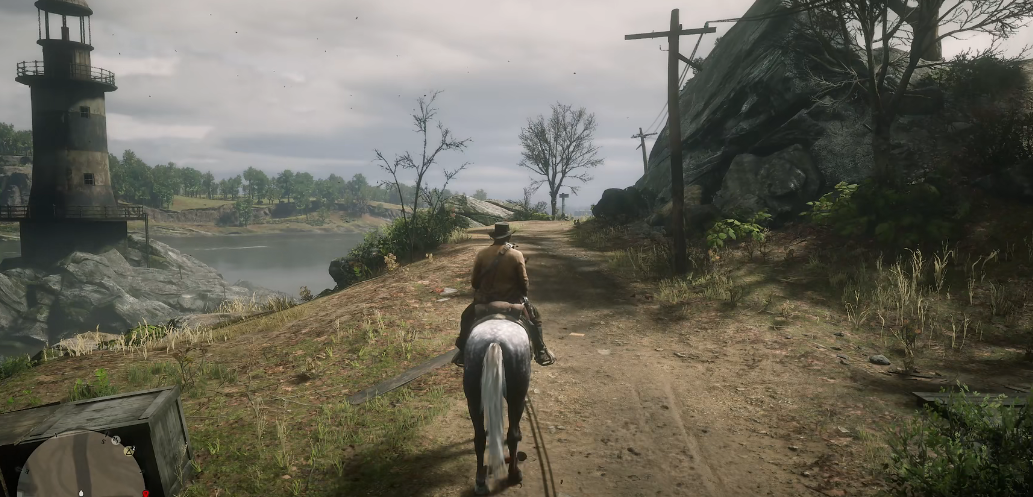
Task: Open the circular minimap radar
Action: click(82, 468)
